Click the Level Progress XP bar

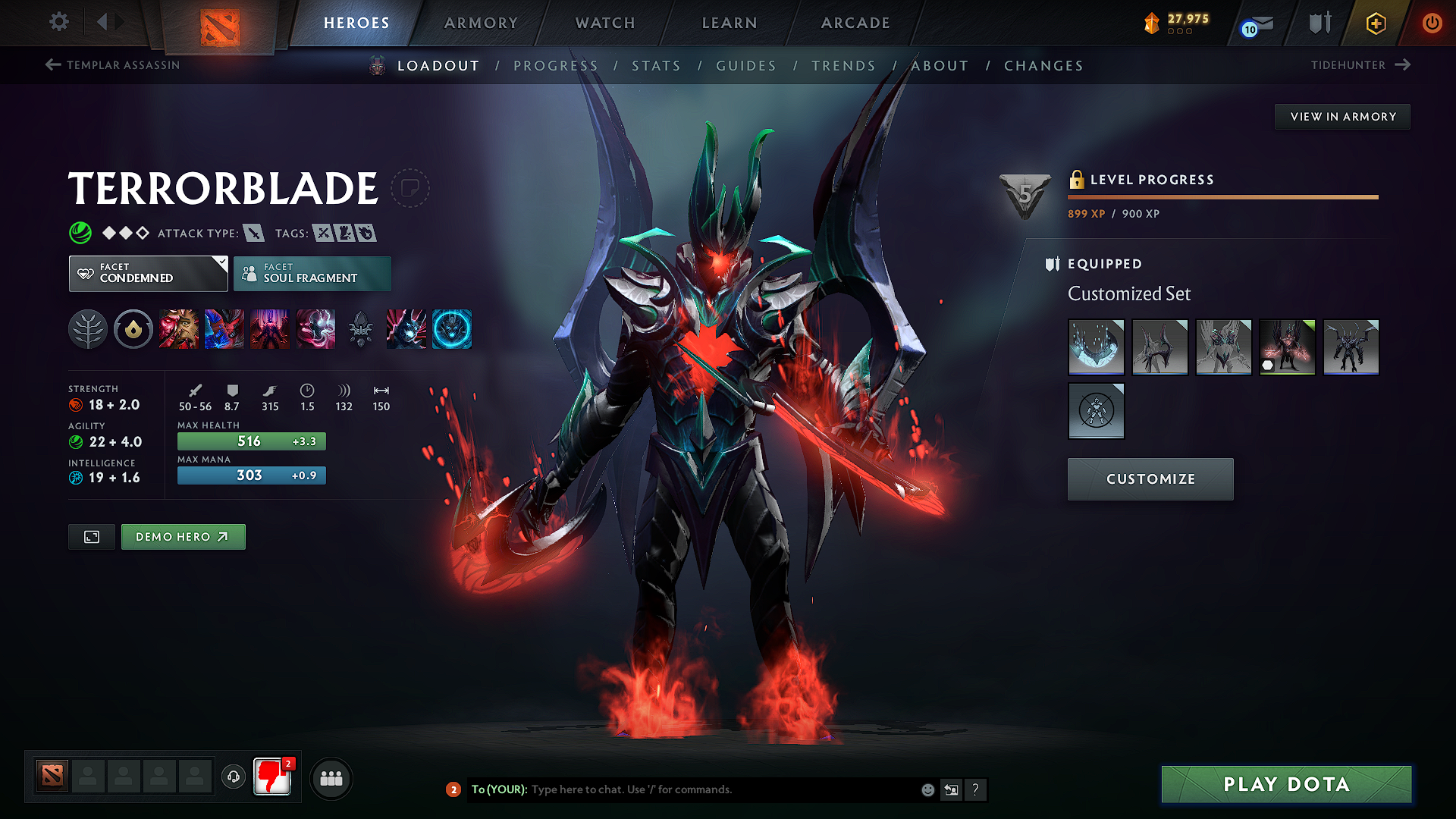click(x=1222, y=196)
